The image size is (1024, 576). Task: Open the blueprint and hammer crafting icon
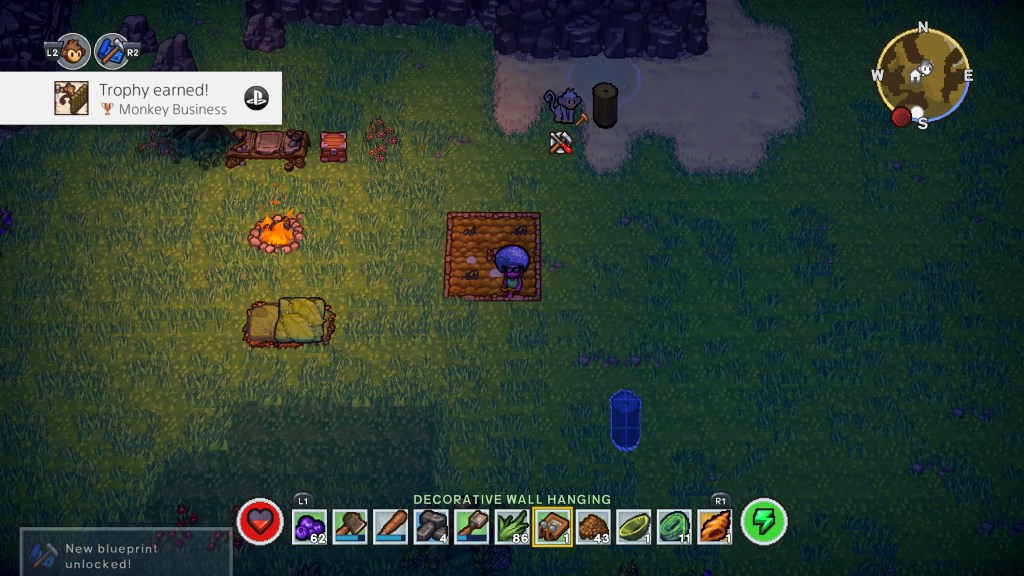click(x=111, y=51)
